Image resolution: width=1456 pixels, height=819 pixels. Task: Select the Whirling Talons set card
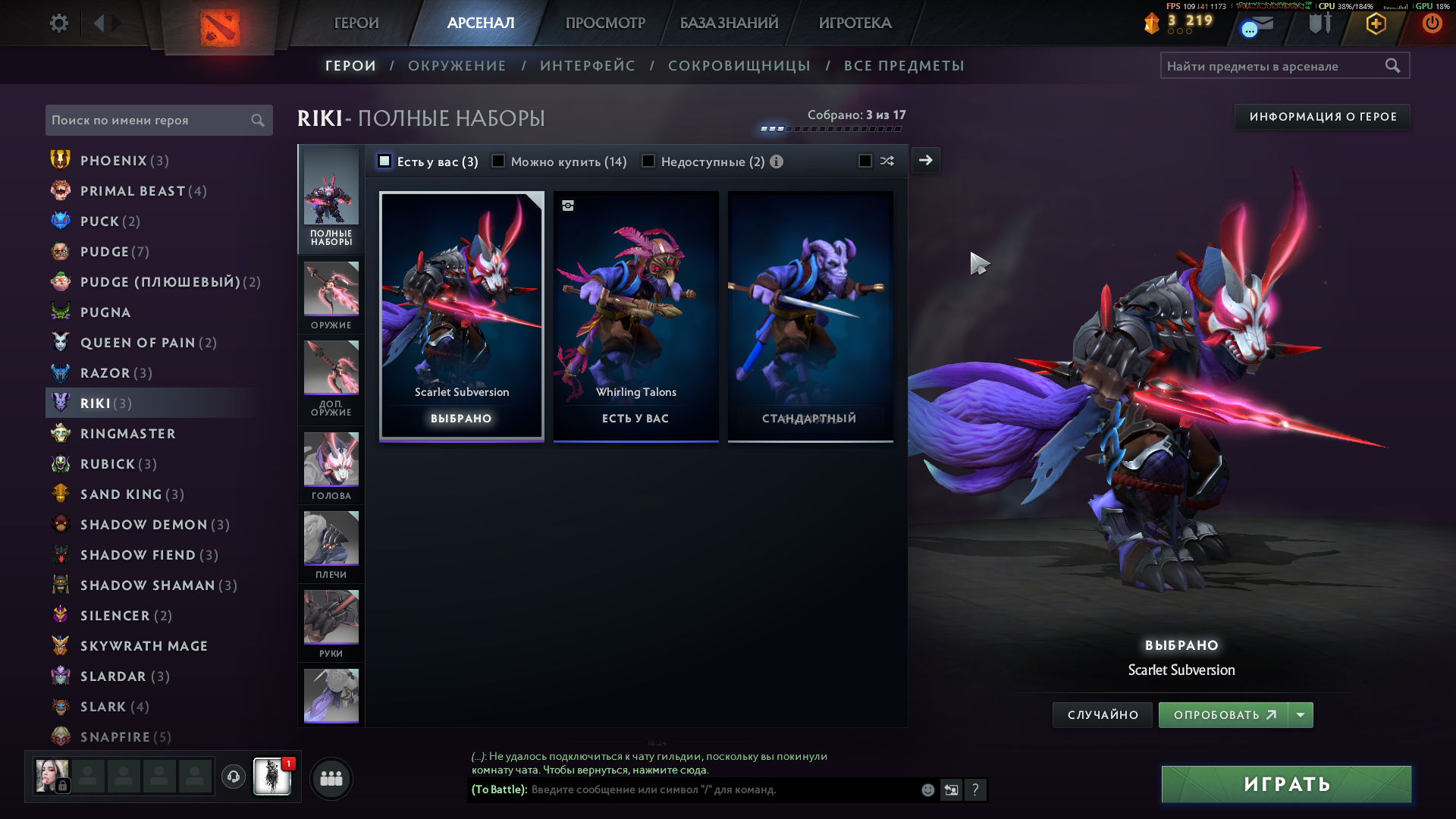635,315
